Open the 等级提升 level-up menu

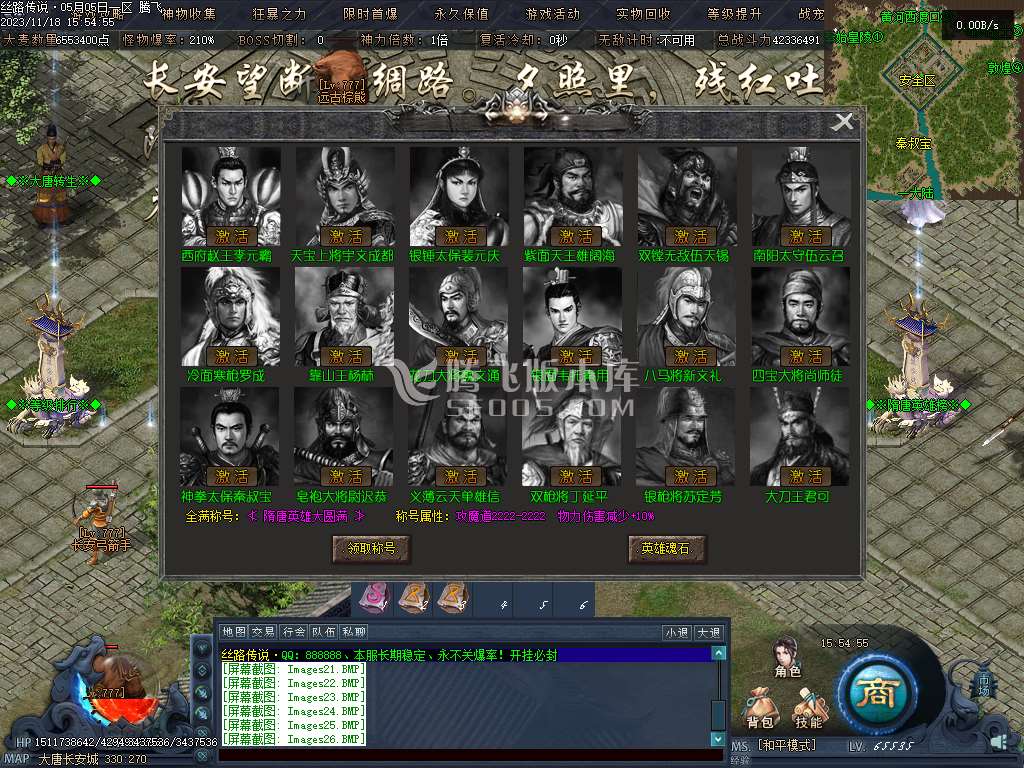pyautogui.click(x=734, y=14)
